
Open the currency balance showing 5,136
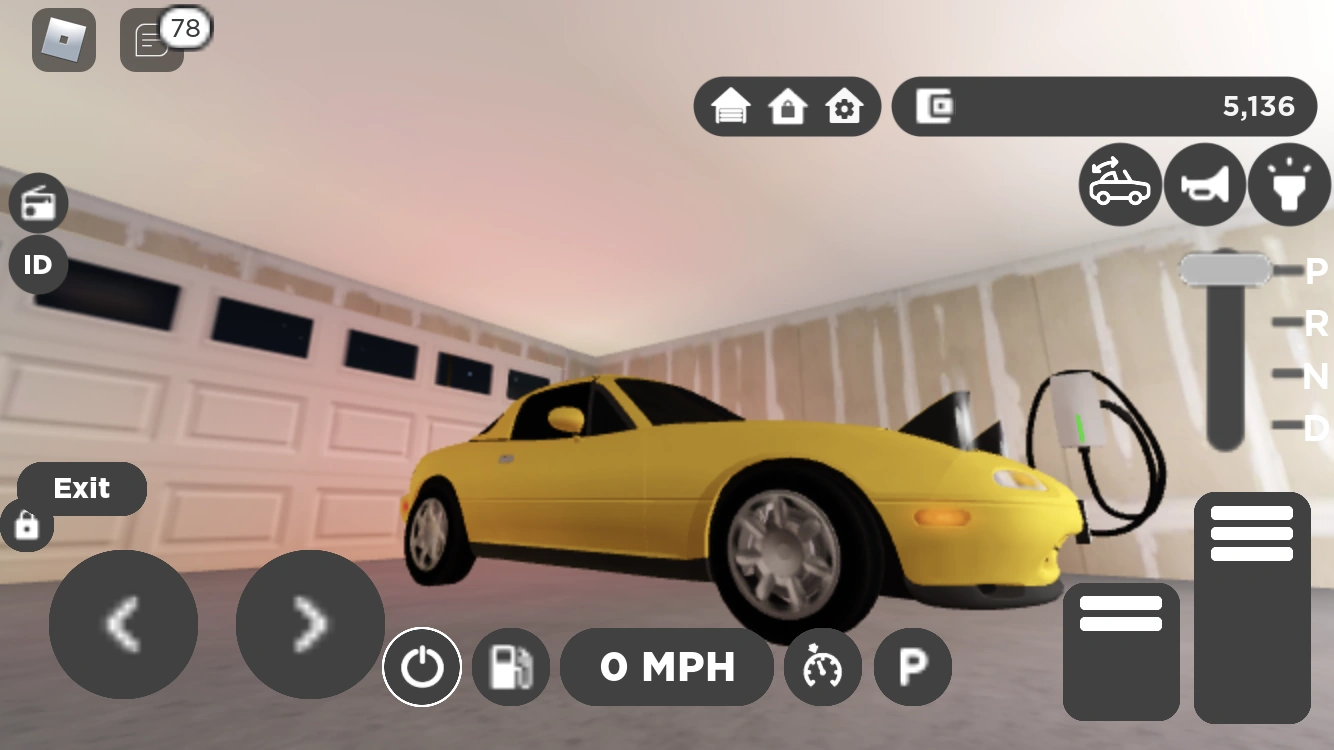pyautogui.click(x=1105, y=105)
